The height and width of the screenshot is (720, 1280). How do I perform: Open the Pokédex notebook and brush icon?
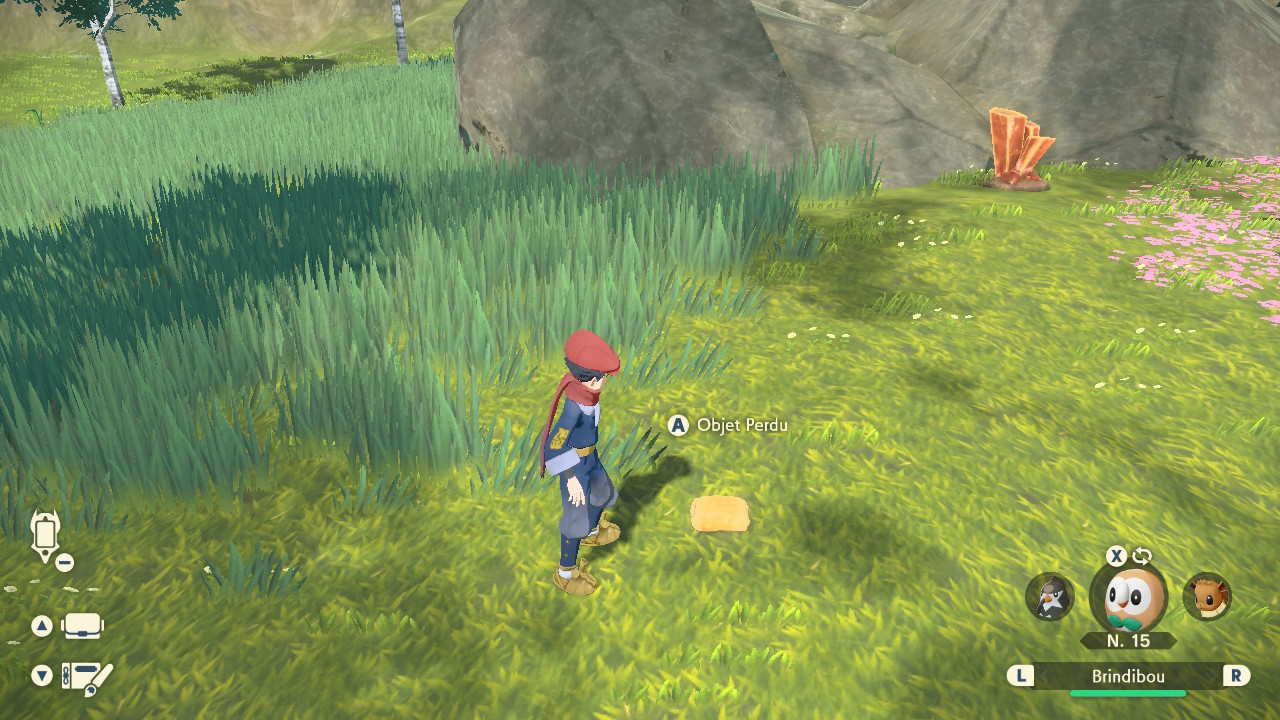coord(87,678)
